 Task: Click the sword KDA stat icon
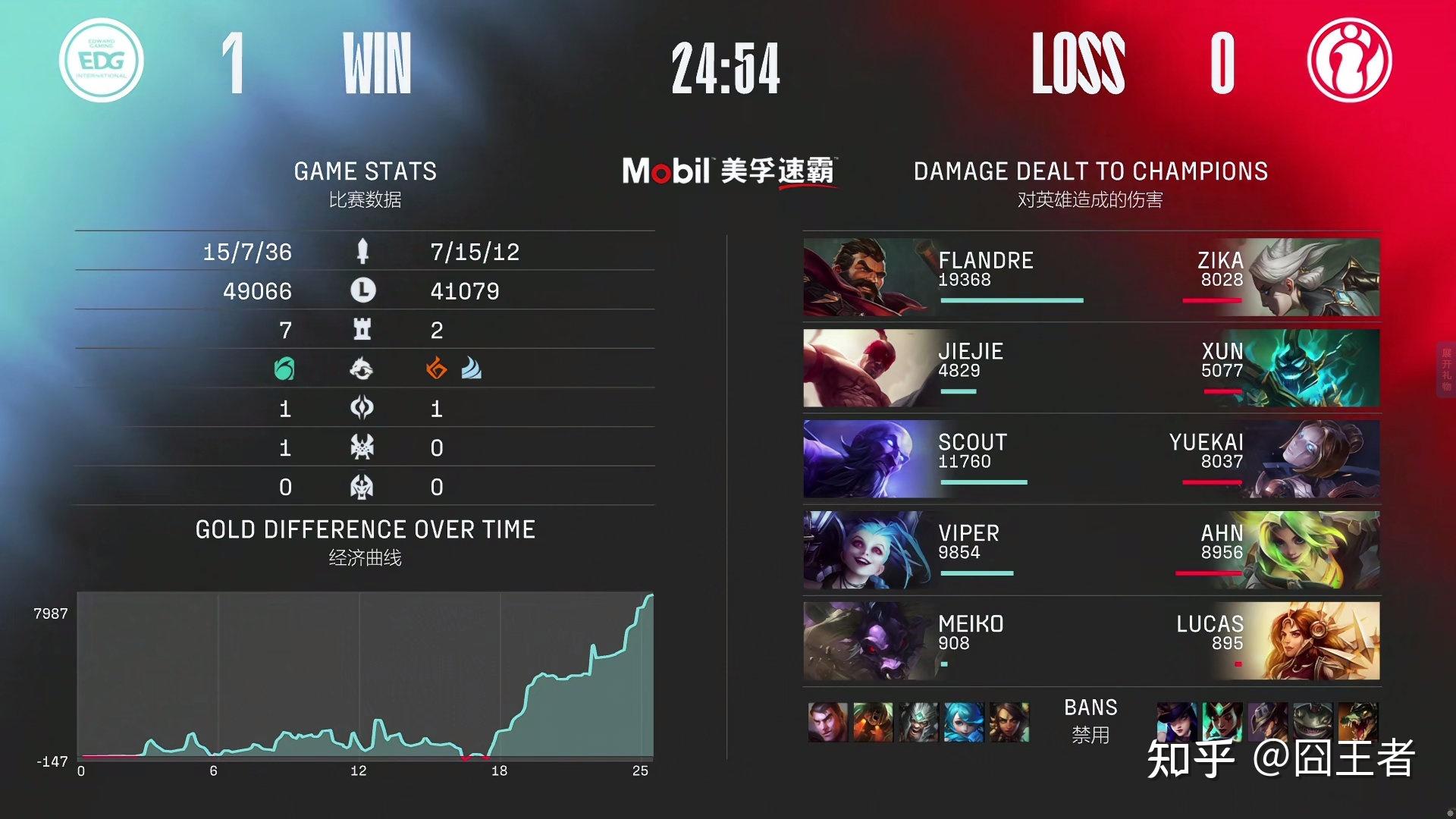(x=362, y=251)
